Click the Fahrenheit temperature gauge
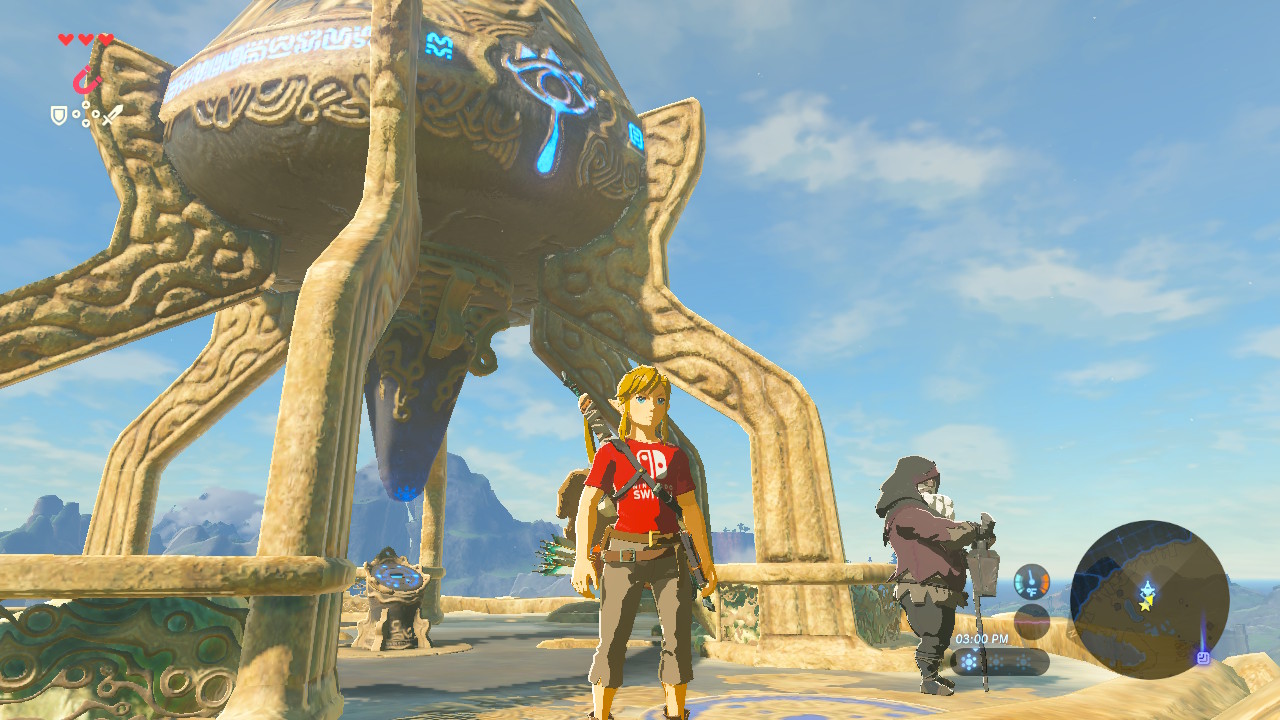The width and height of the screenshot is (1280, 720). [x=1031, y=581]
